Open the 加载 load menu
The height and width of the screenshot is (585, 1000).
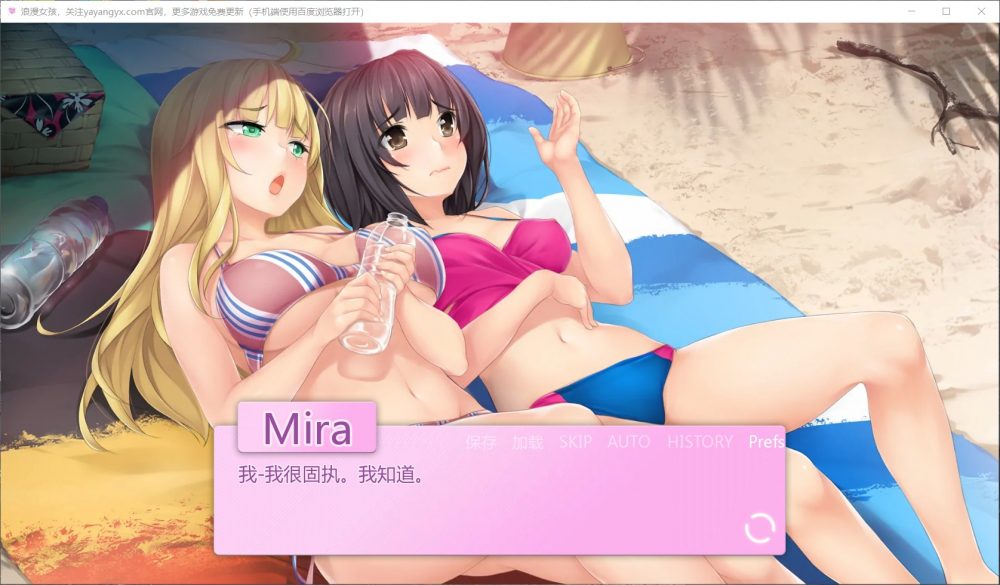point(526,442)
